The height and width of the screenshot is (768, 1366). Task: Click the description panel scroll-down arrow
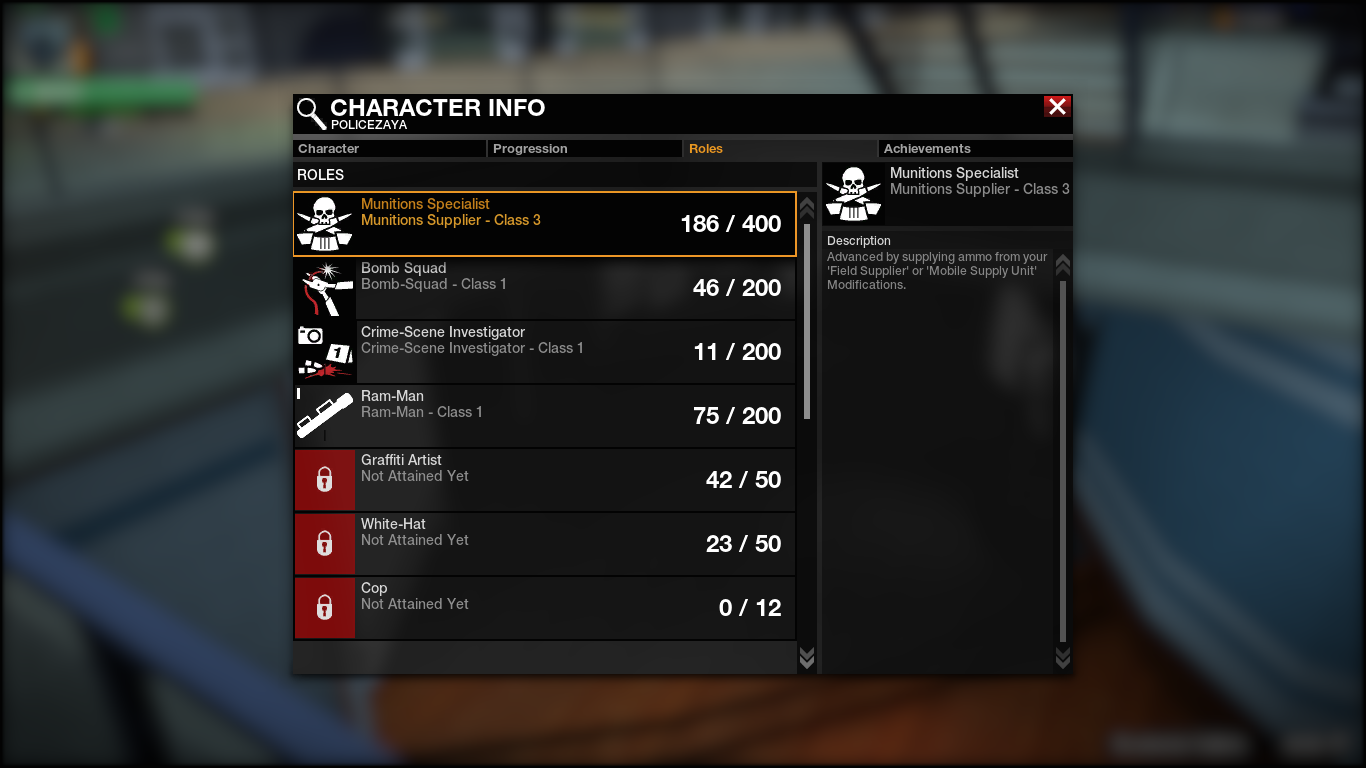(x=1063, y=657)
